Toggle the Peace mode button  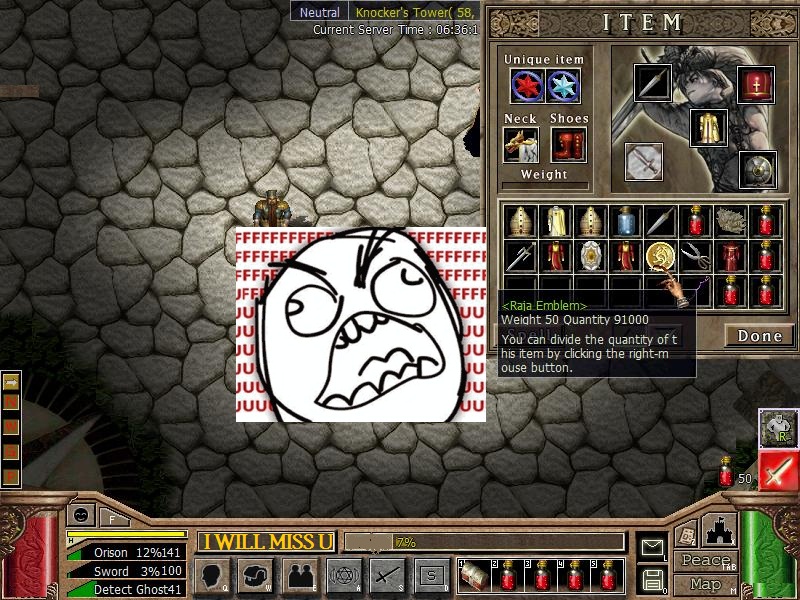click(705, 561)
